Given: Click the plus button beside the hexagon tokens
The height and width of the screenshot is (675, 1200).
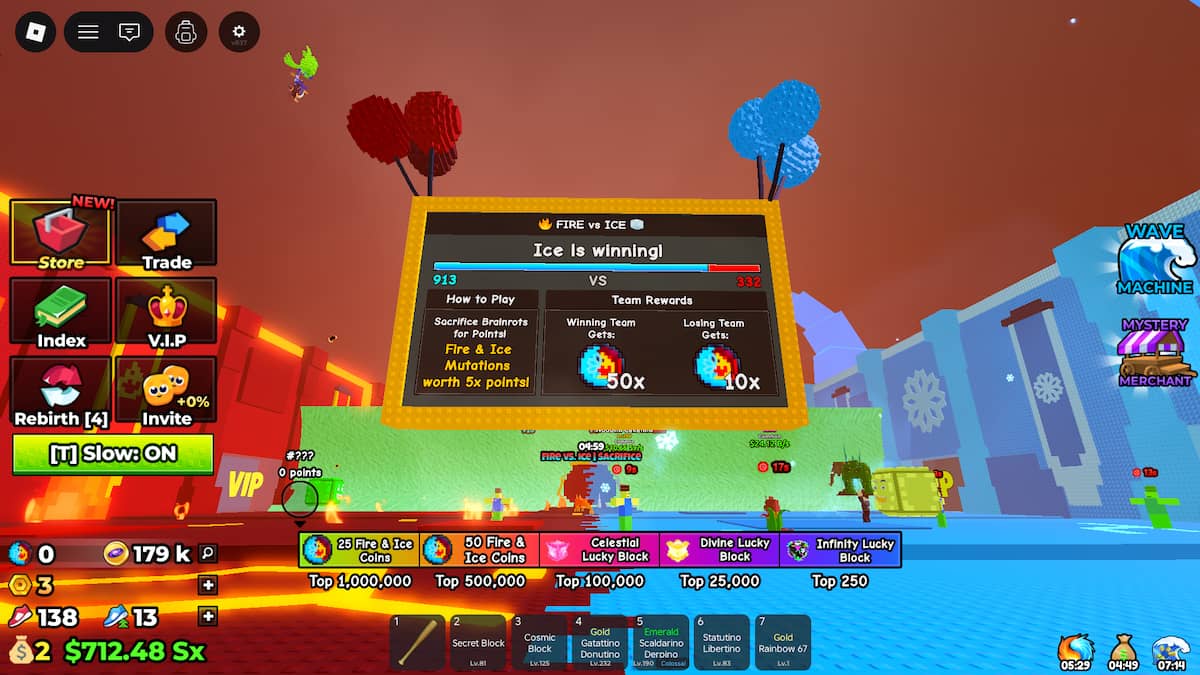Looking at the screenshot, I should [x=208, y=585].
